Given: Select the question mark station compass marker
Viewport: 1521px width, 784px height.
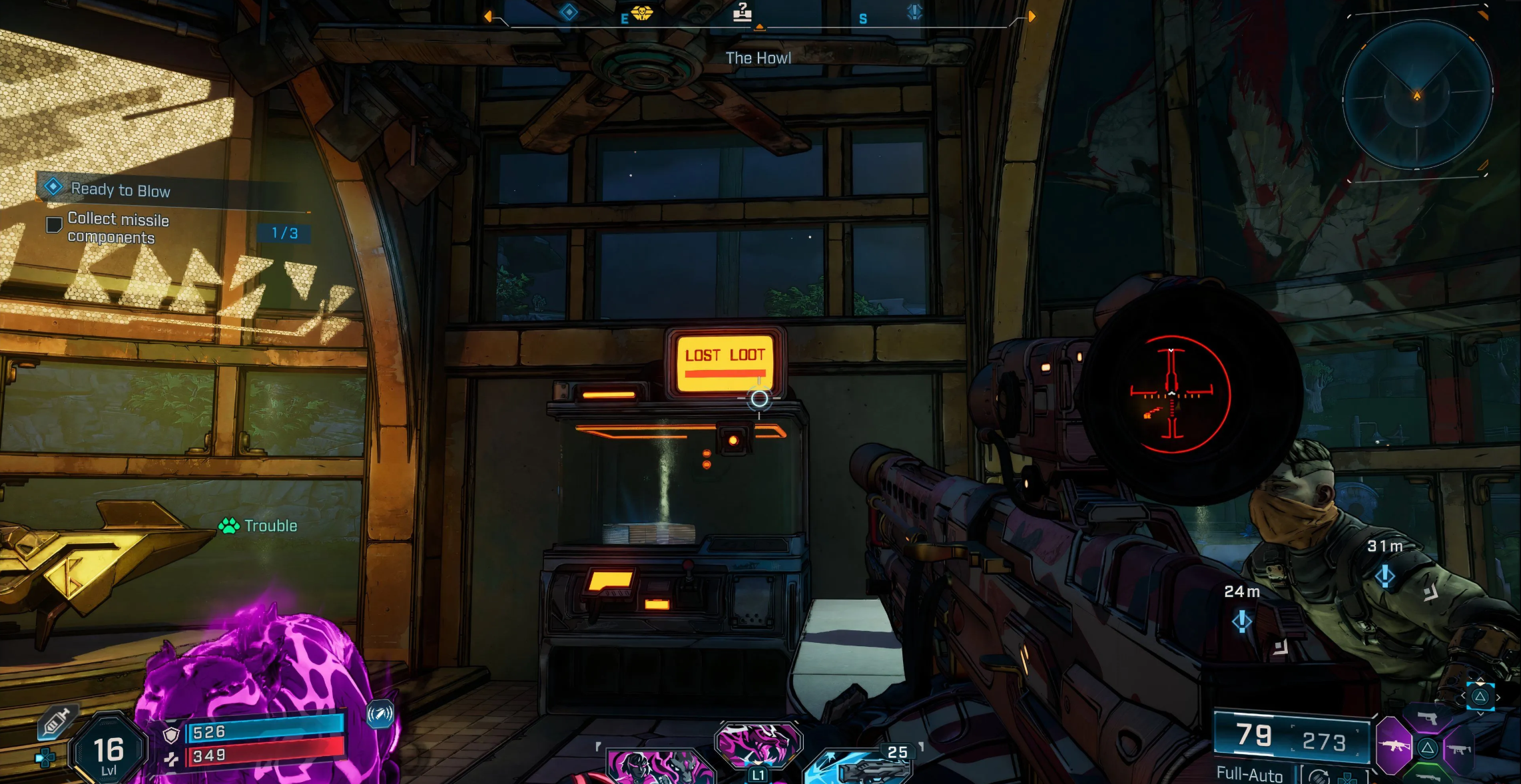Looking at the screenshot, I should pos(742,12).
